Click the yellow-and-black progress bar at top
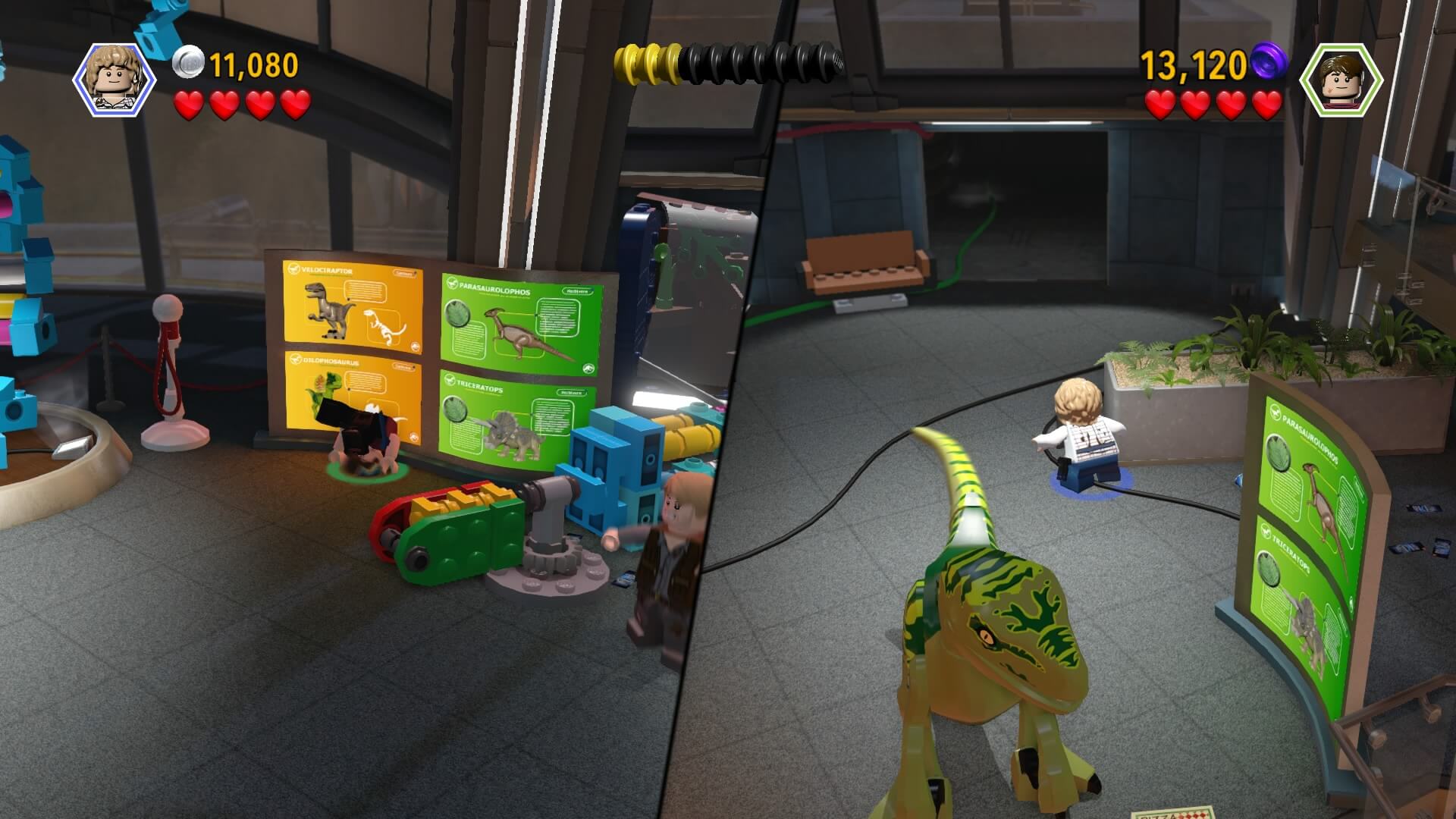 (x=728, y=61)
